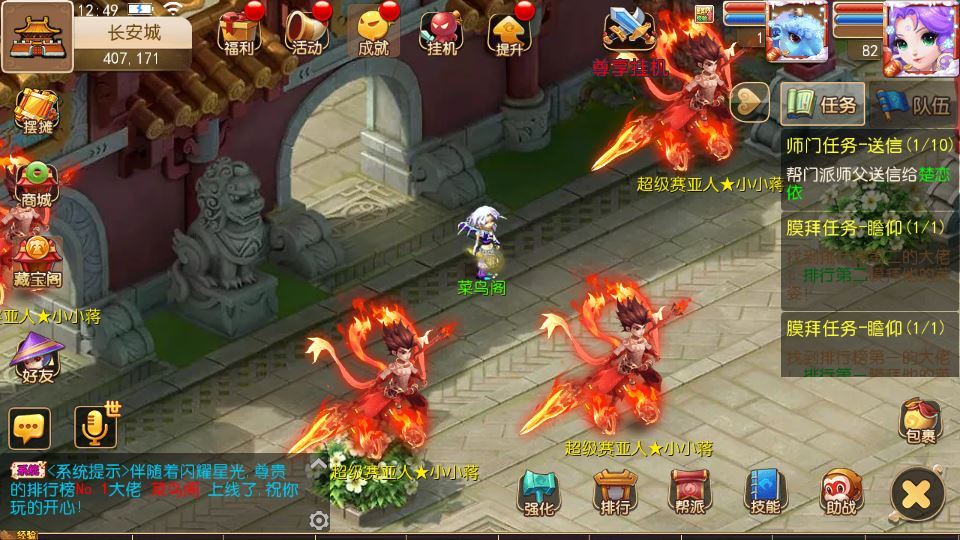Open the 活动 events menu
Image resolution: width=960 pixels, height=540 pixels.
pos(307,31)
